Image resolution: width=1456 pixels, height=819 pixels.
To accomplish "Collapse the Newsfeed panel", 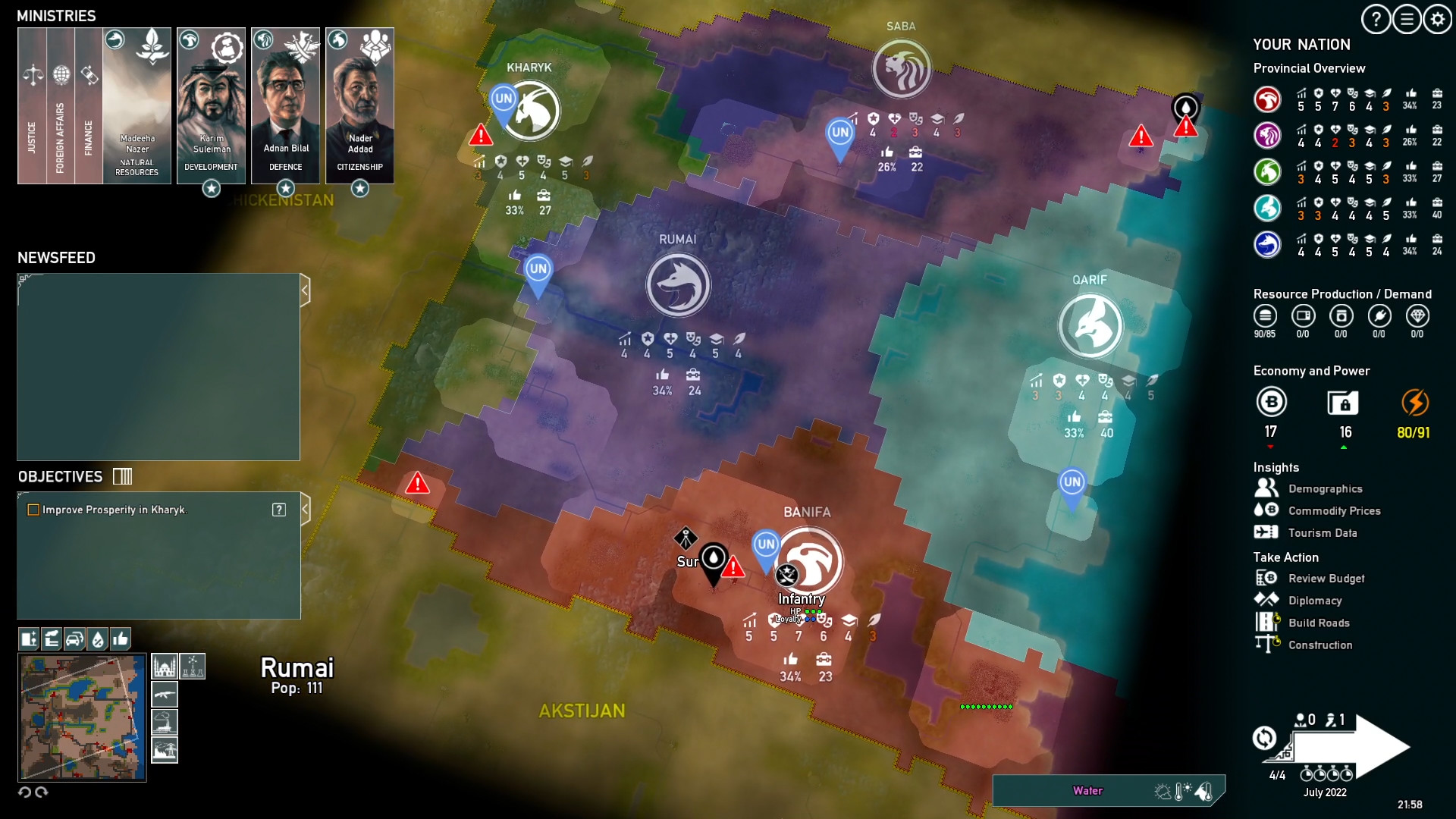I will click(306, 288).
